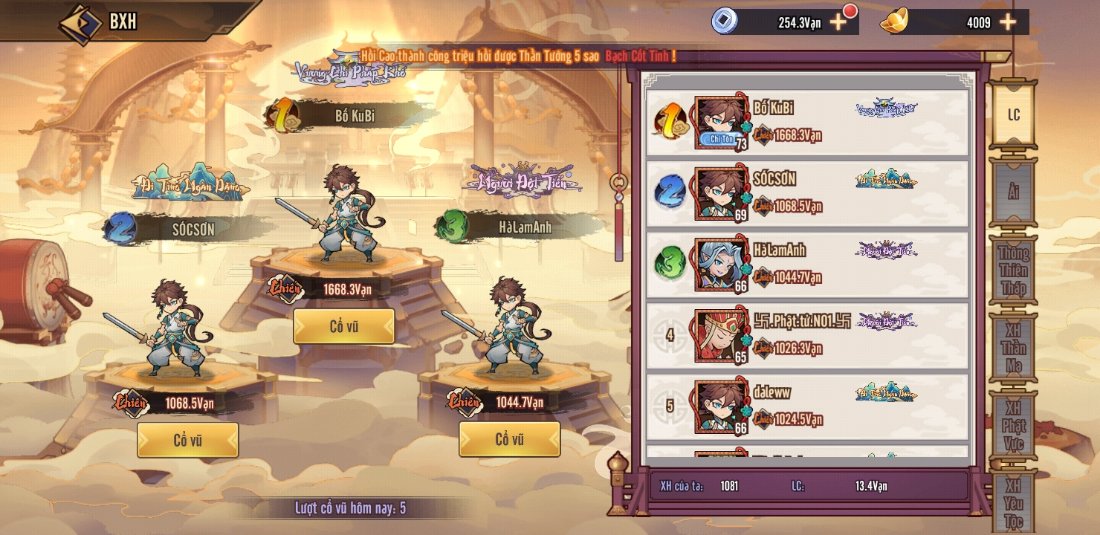Viewport: 1100px width, 535px height.
Task: Cheer for HàLamAnh with Cổ vũ
Action: pyautogui.click(x=509, y=439)
